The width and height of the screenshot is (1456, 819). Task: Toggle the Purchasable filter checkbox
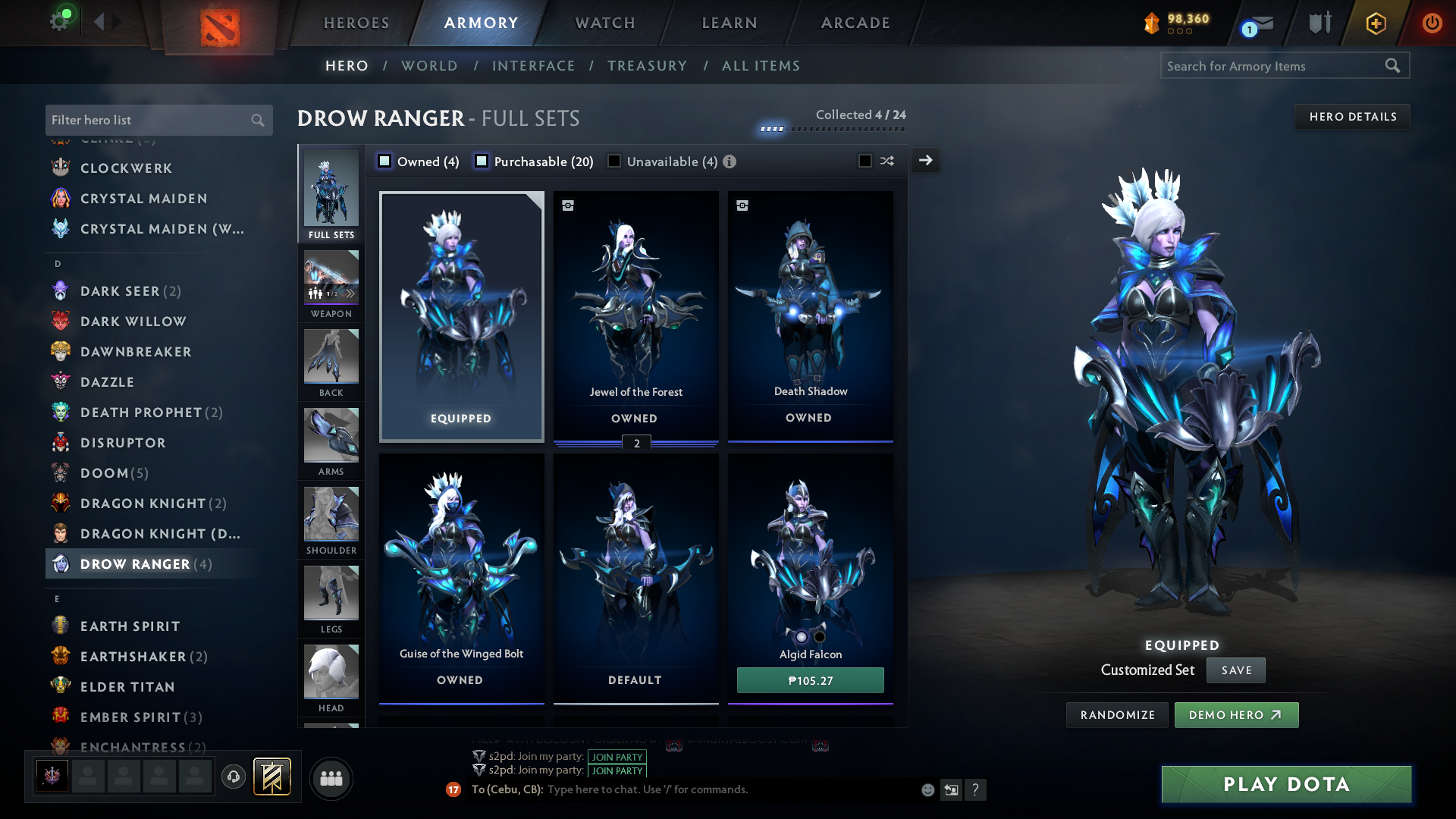(x=482, y=161)
